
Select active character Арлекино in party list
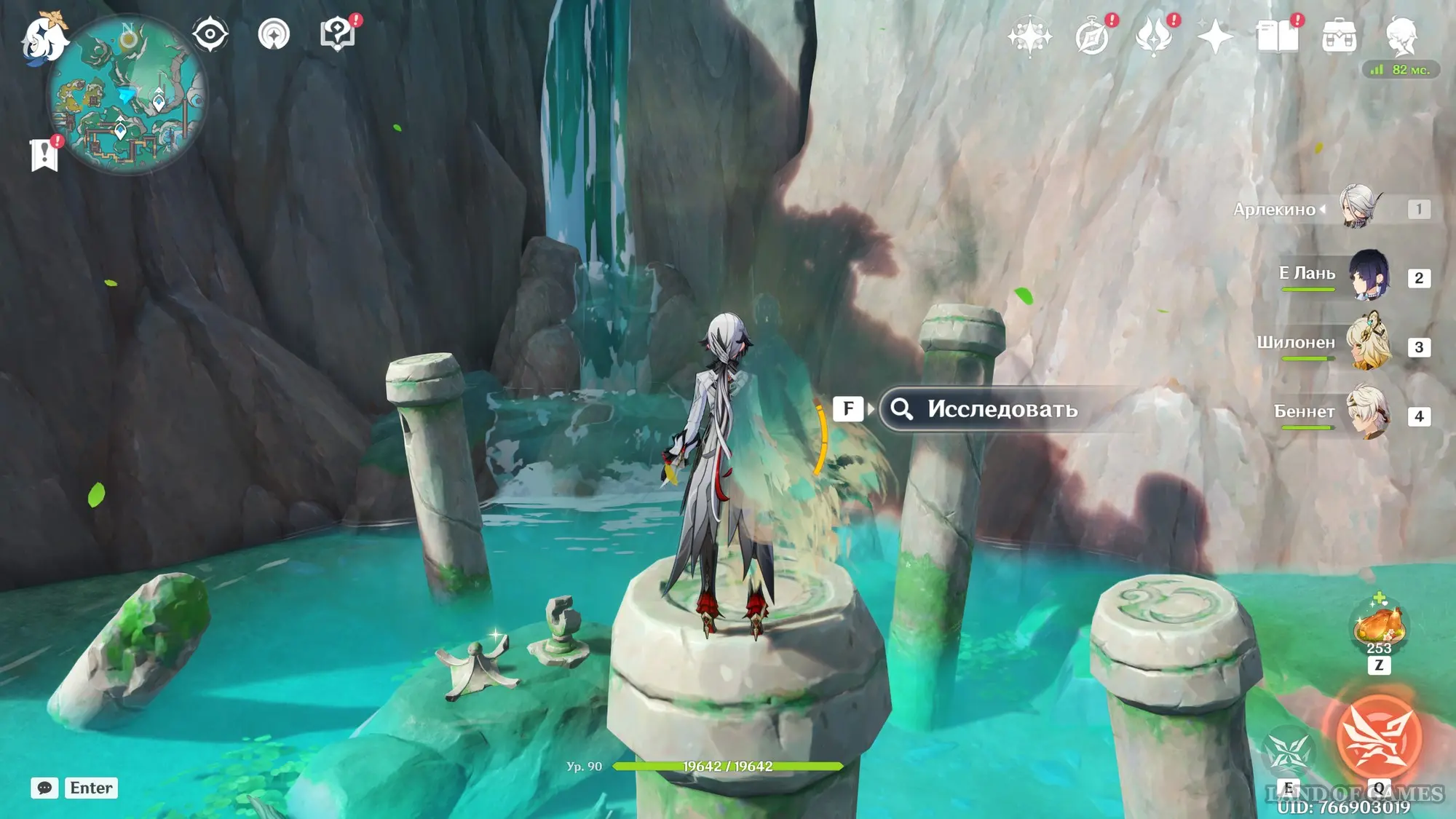click(1358, 207)
